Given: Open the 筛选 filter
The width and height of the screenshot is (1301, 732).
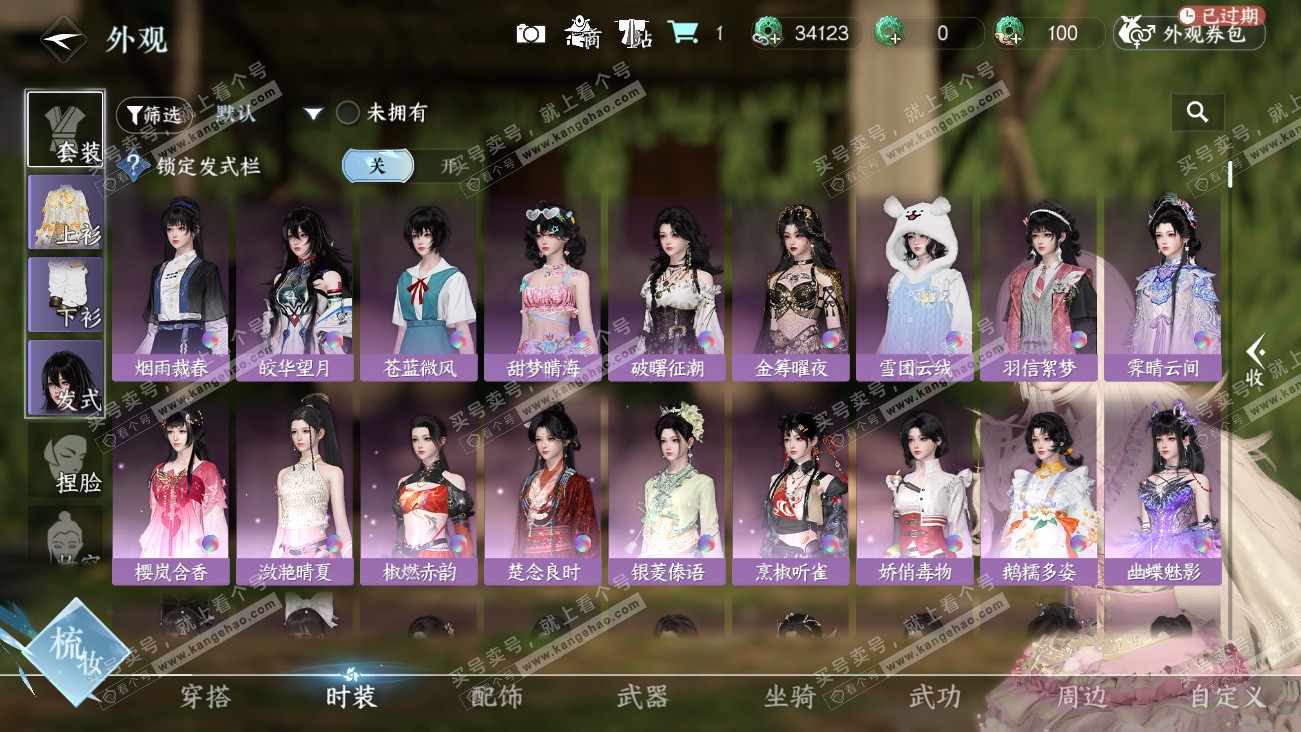Looking at the screenshot, I should (153, 114).
